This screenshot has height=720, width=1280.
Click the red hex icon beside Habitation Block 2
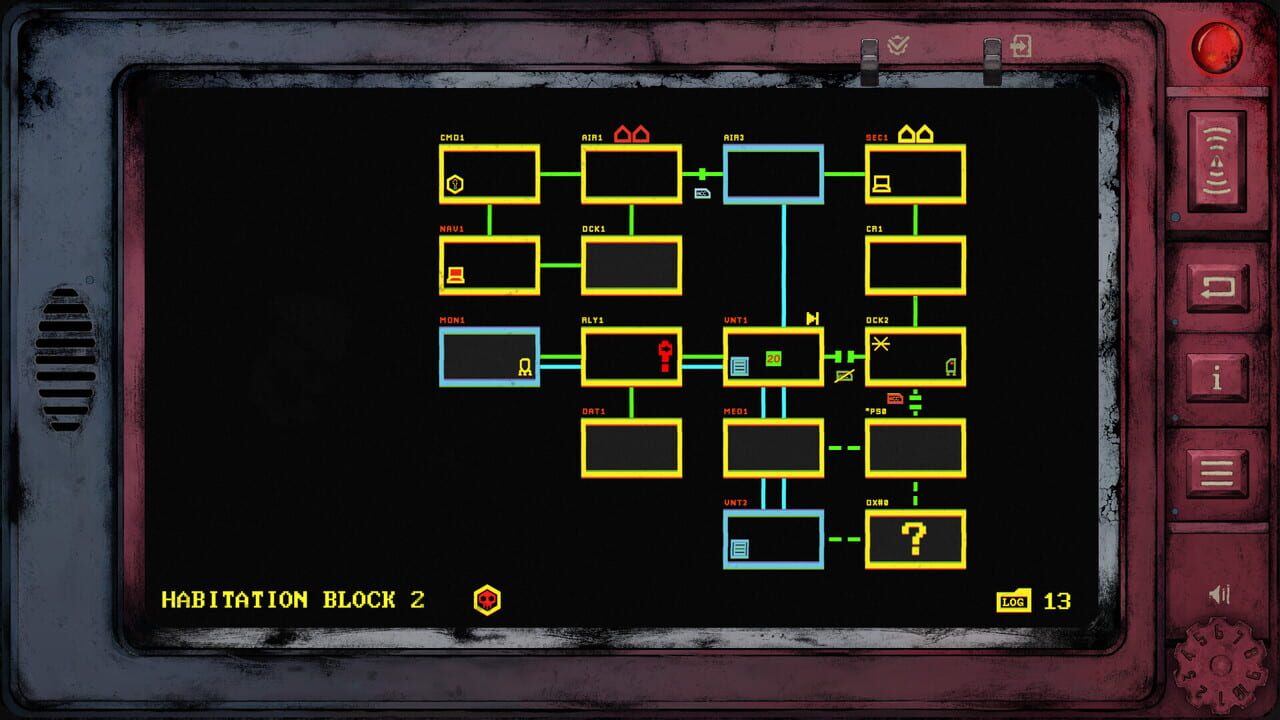(486, 601)
